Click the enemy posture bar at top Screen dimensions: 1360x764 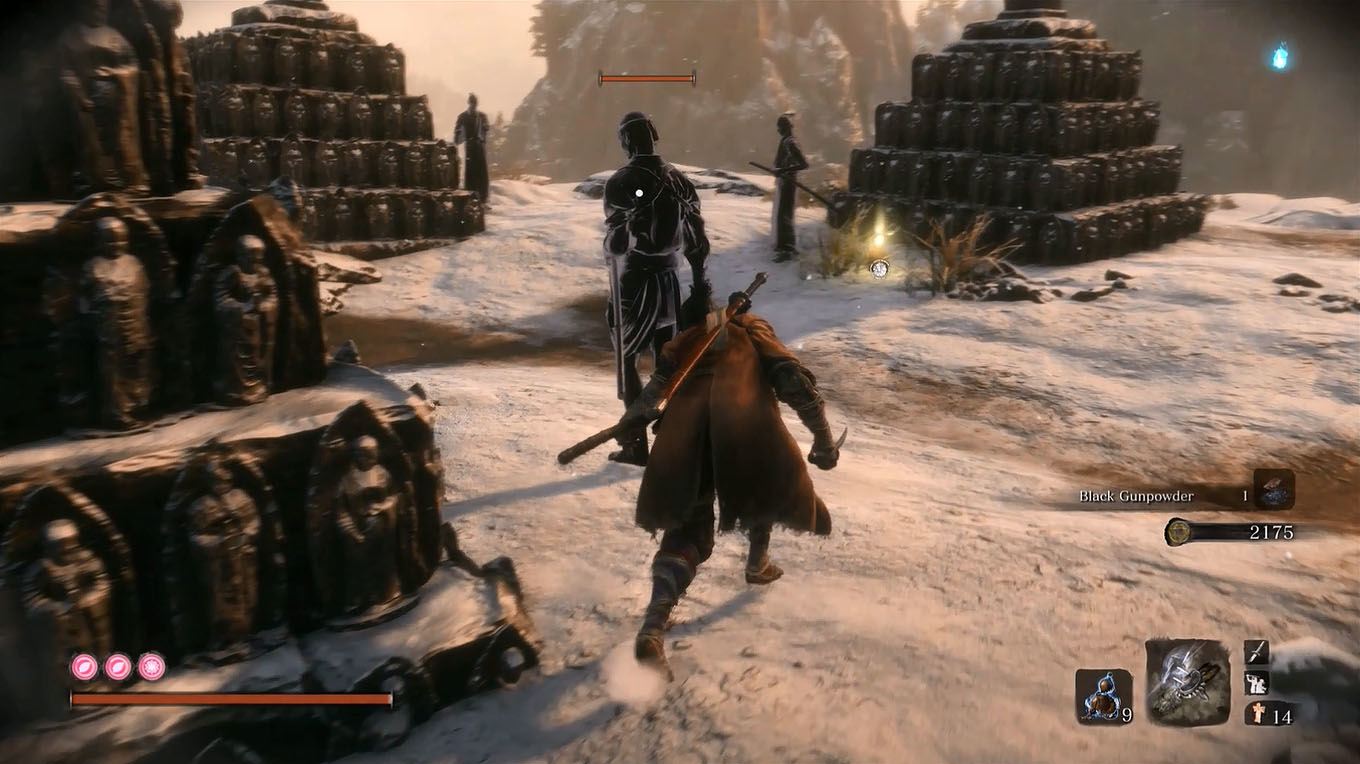pos(646,76)
